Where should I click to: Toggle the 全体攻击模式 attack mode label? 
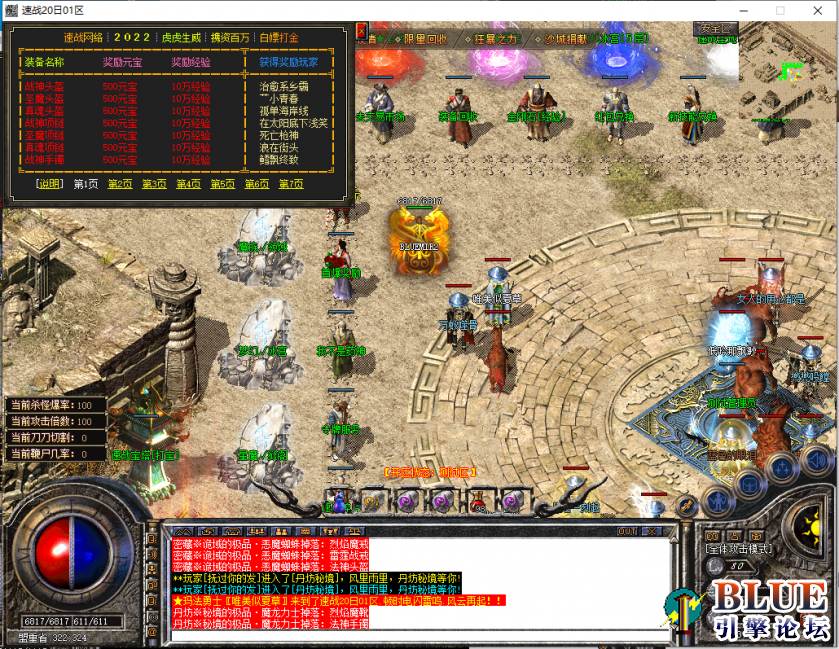737,550
